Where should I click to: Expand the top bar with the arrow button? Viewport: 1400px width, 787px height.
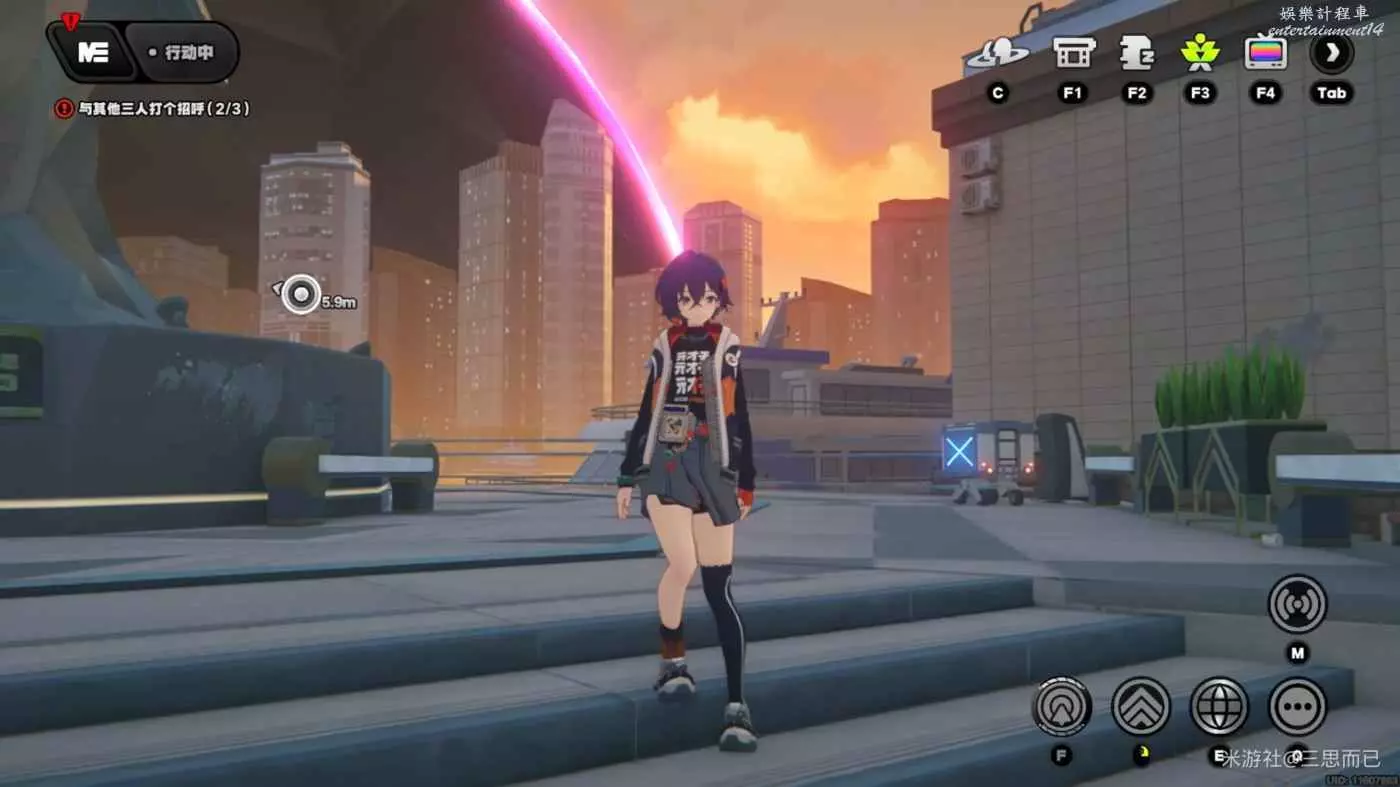tap(1331, 53)
